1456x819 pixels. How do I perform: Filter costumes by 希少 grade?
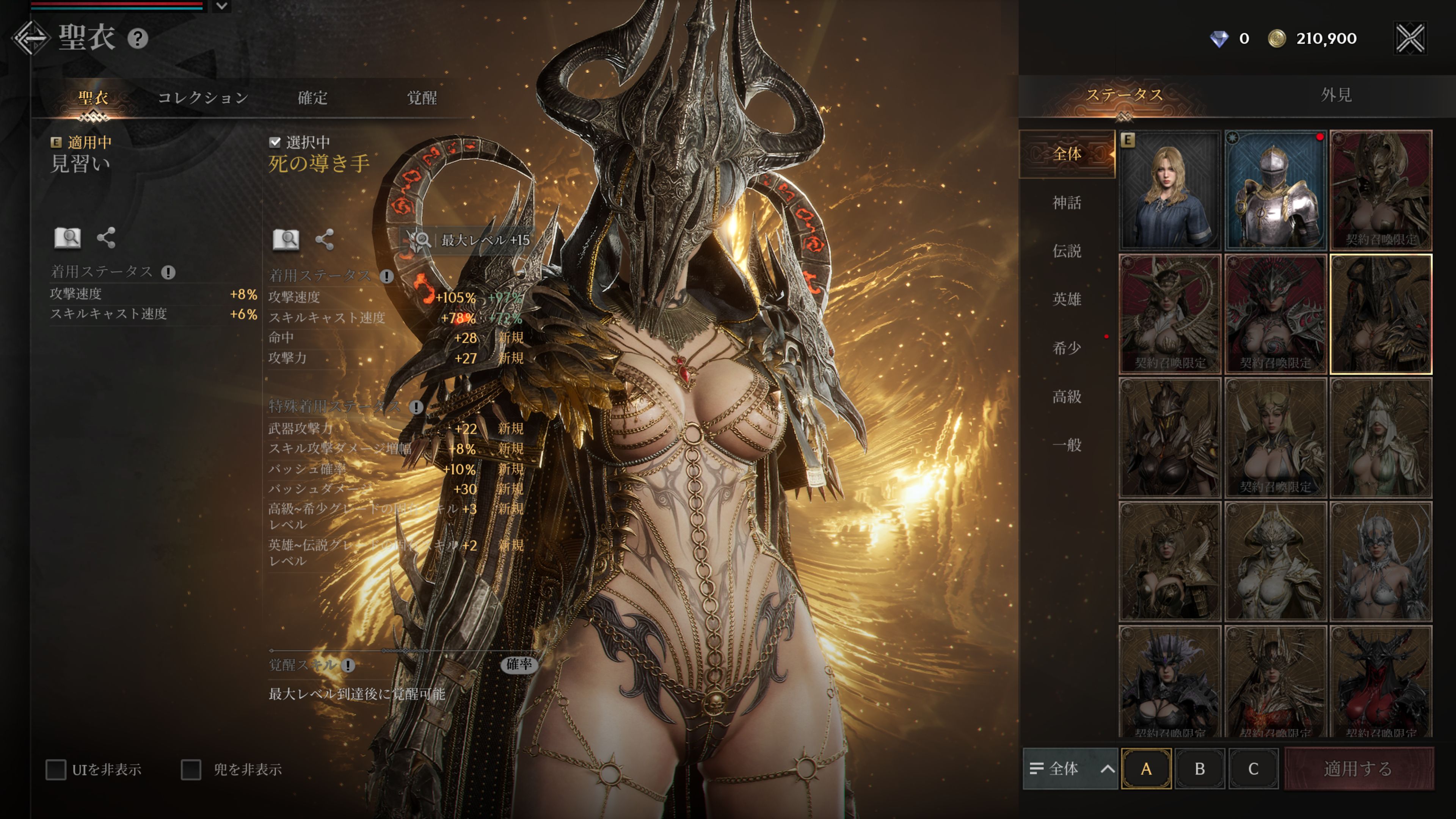click(1067, 348)
